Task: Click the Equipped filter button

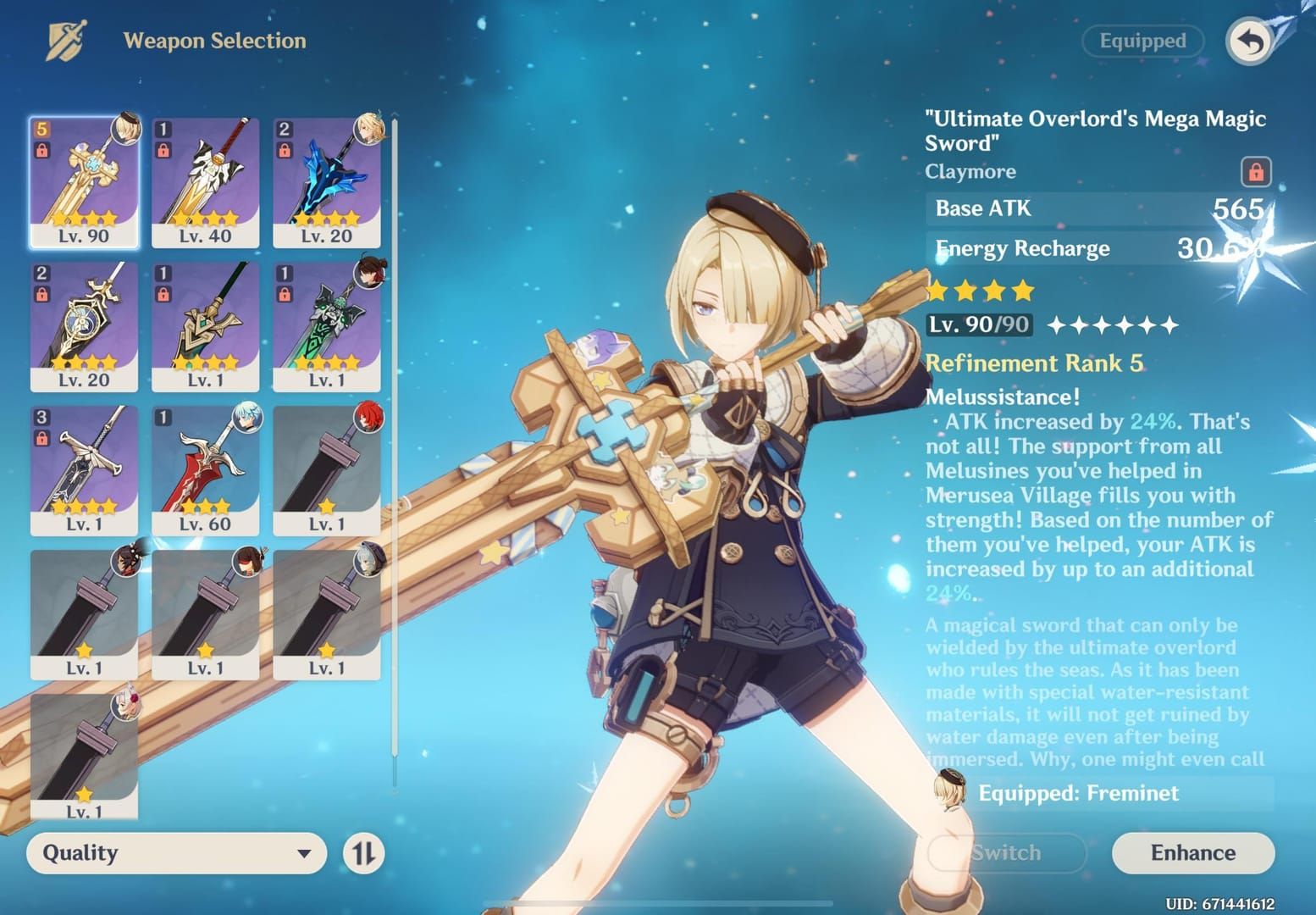Action: [1142, 42]
